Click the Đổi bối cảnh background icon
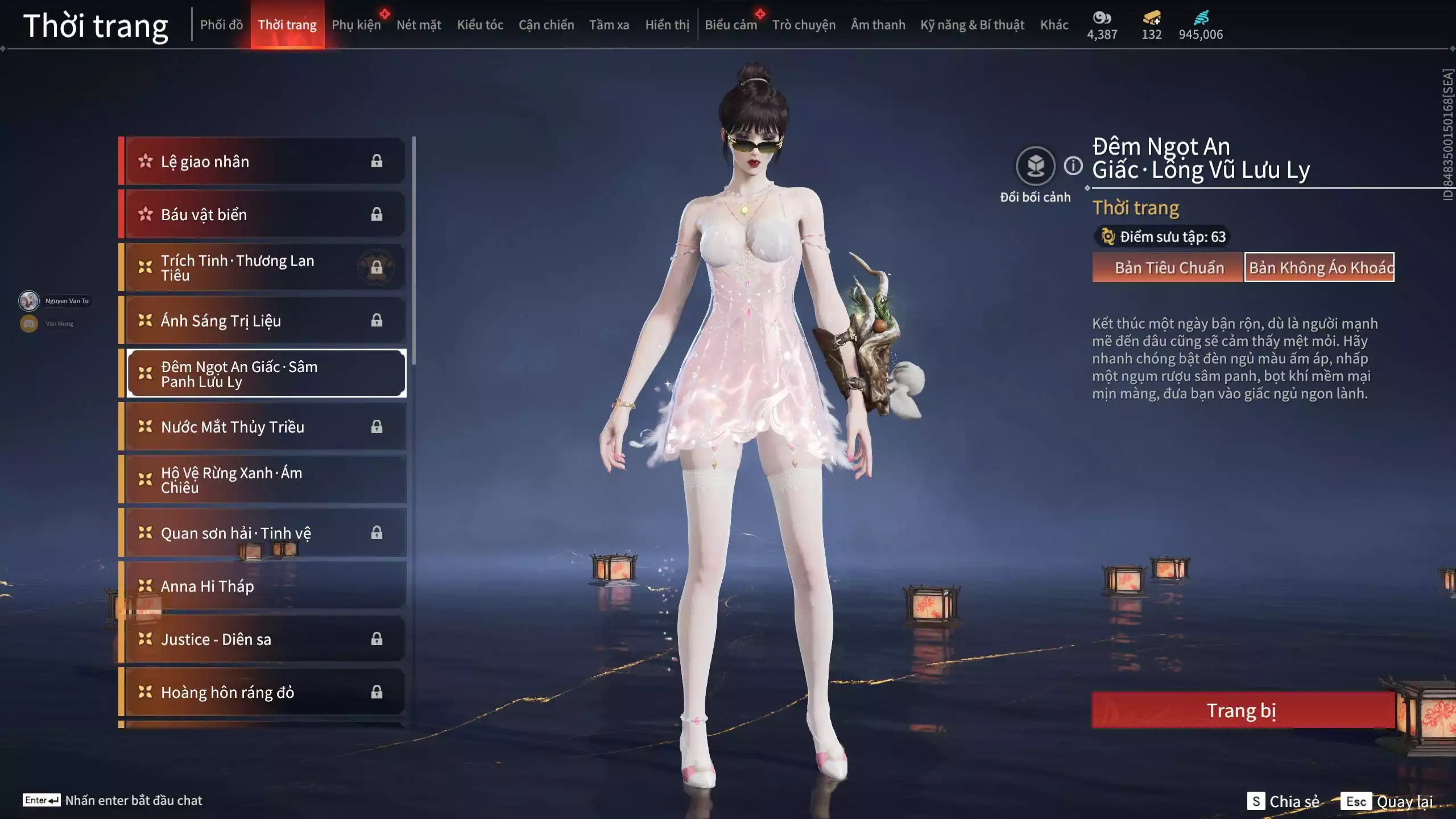The width and height of the screenshot is (1456, 819). 1035,166
